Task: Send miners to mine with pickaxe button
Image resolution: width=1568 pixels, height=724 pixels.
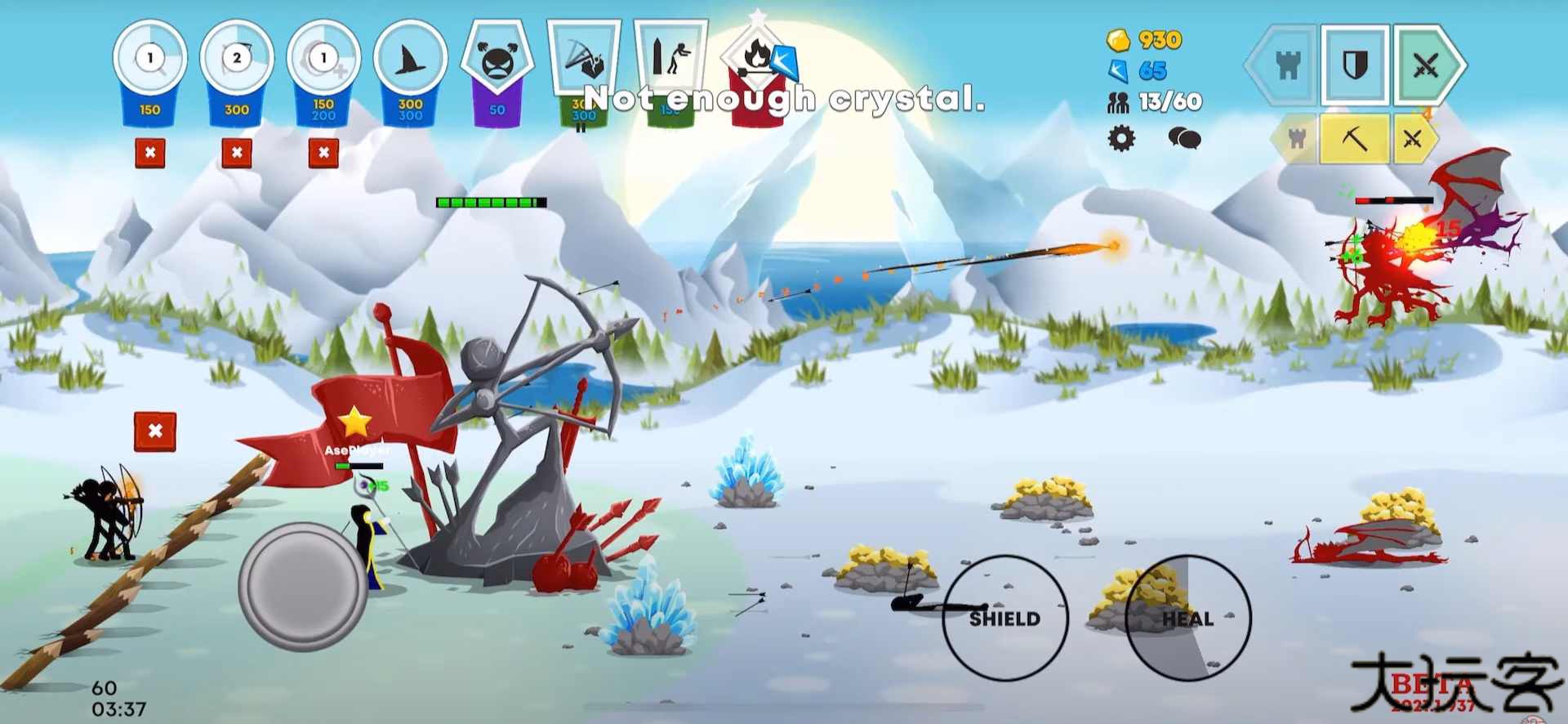Action: (1355, 139)
